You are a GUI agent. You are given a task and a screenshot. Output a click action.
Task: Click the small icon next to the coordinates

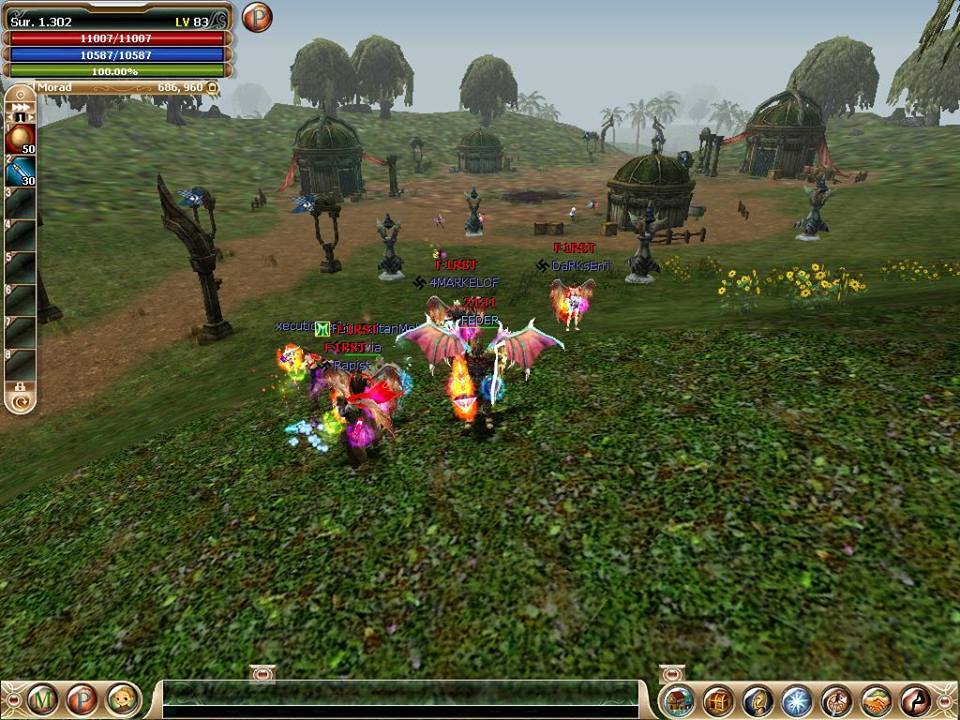[212, 88]
